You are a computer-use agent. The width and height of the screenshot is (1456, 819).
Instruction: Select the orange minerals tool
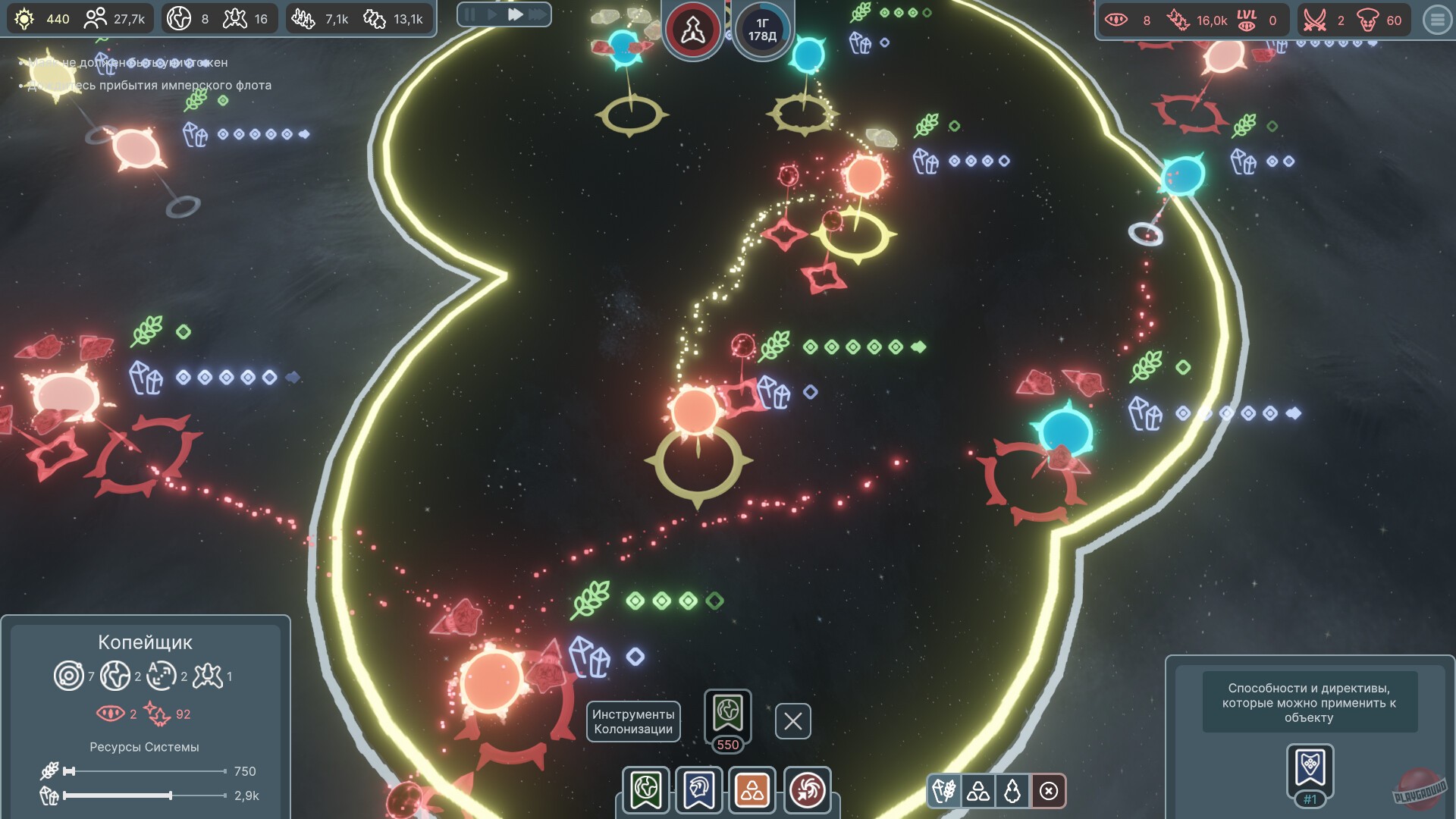point(753,790)
